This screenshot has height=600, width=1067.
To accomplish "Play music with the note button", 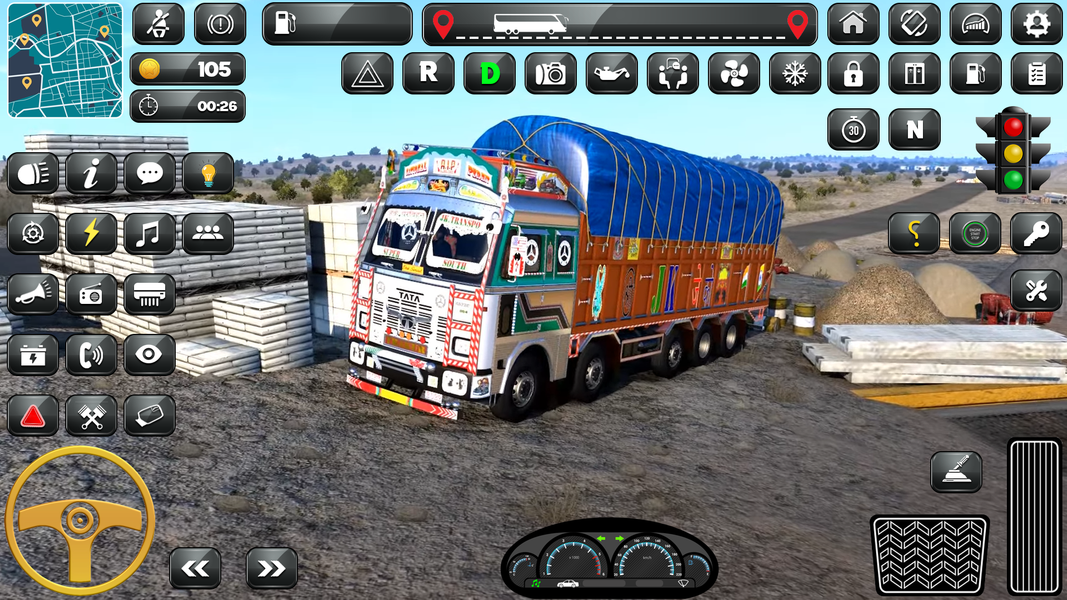I will click(149, 234).
